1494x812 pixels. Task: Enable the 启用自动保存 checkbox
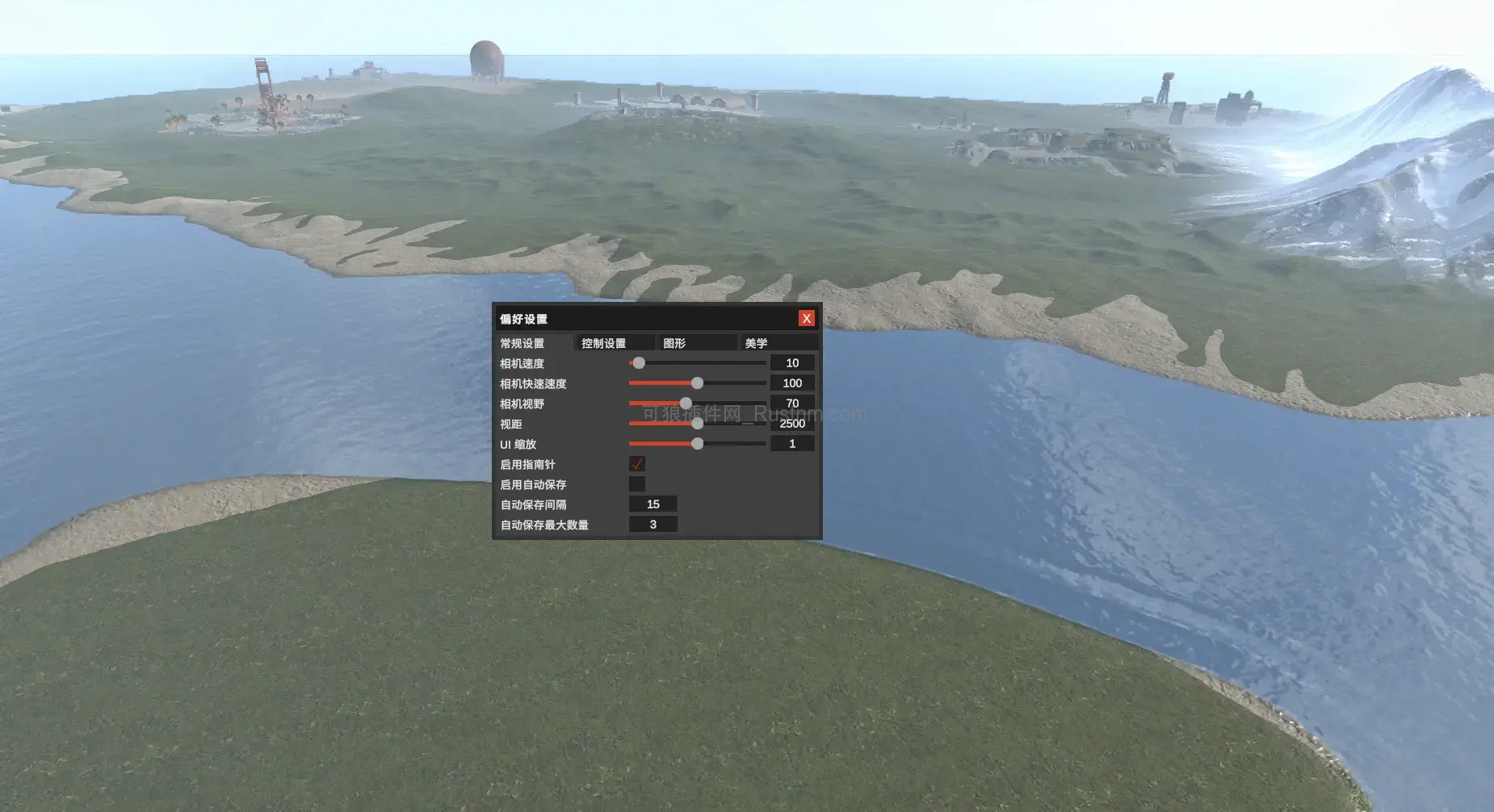(x=638, y=483)
